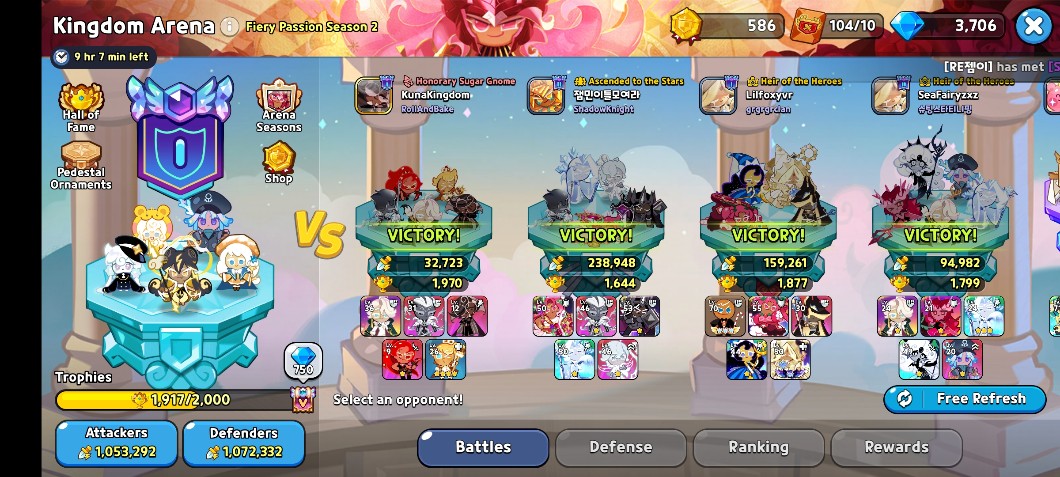Open Kingdom Arena info icon
1060x477 pixels.
click(230, 26)
